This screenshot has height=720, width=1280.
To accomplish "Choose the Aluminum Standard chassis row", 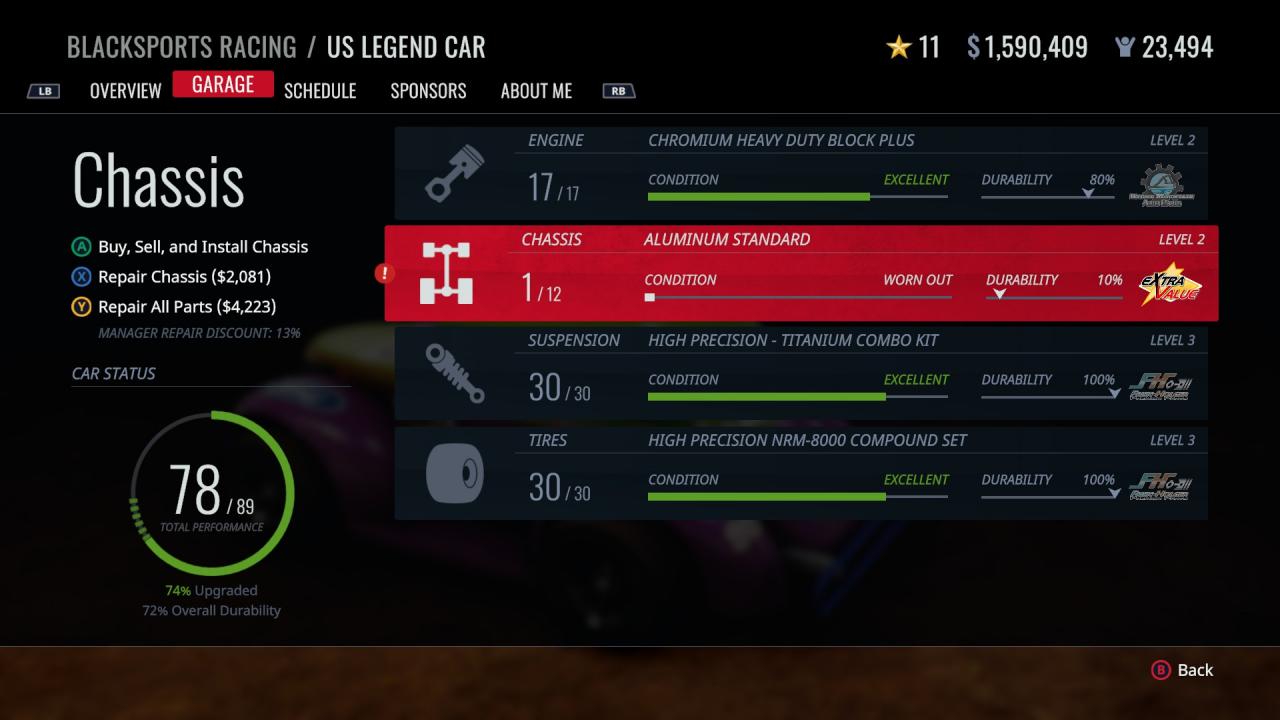I will pos(800,273).
